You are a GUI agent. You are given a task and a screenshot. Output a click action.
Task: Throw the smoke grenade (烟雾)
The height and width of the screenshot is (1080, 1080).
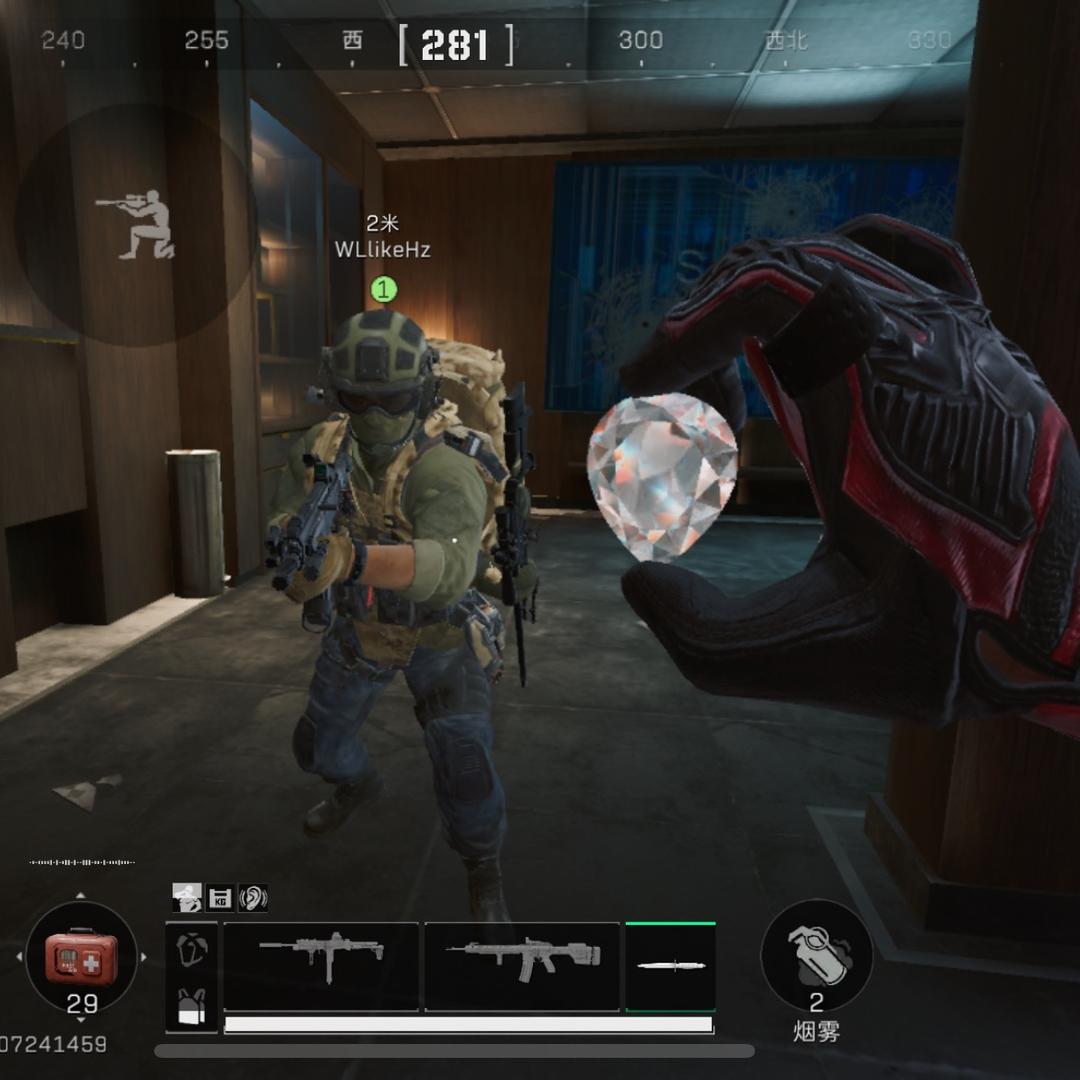tap(817, 956)
